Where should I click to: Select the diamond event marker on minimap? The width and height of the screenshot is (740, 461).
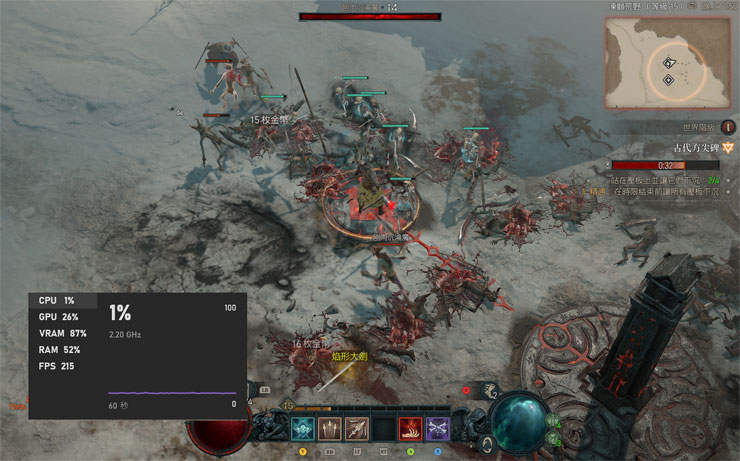668,62
